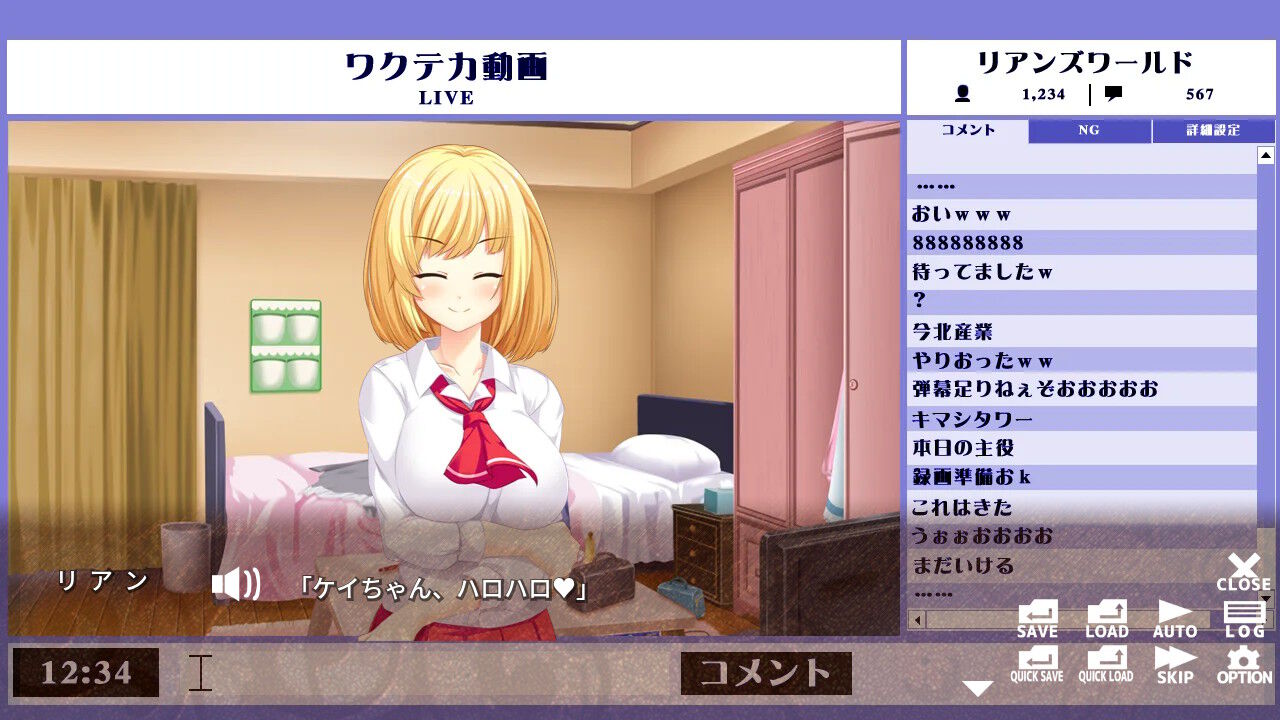Switch to the NG tab
This screenshot has height=720, width=1280.
pyautogui.click(x=1089, y=130)
